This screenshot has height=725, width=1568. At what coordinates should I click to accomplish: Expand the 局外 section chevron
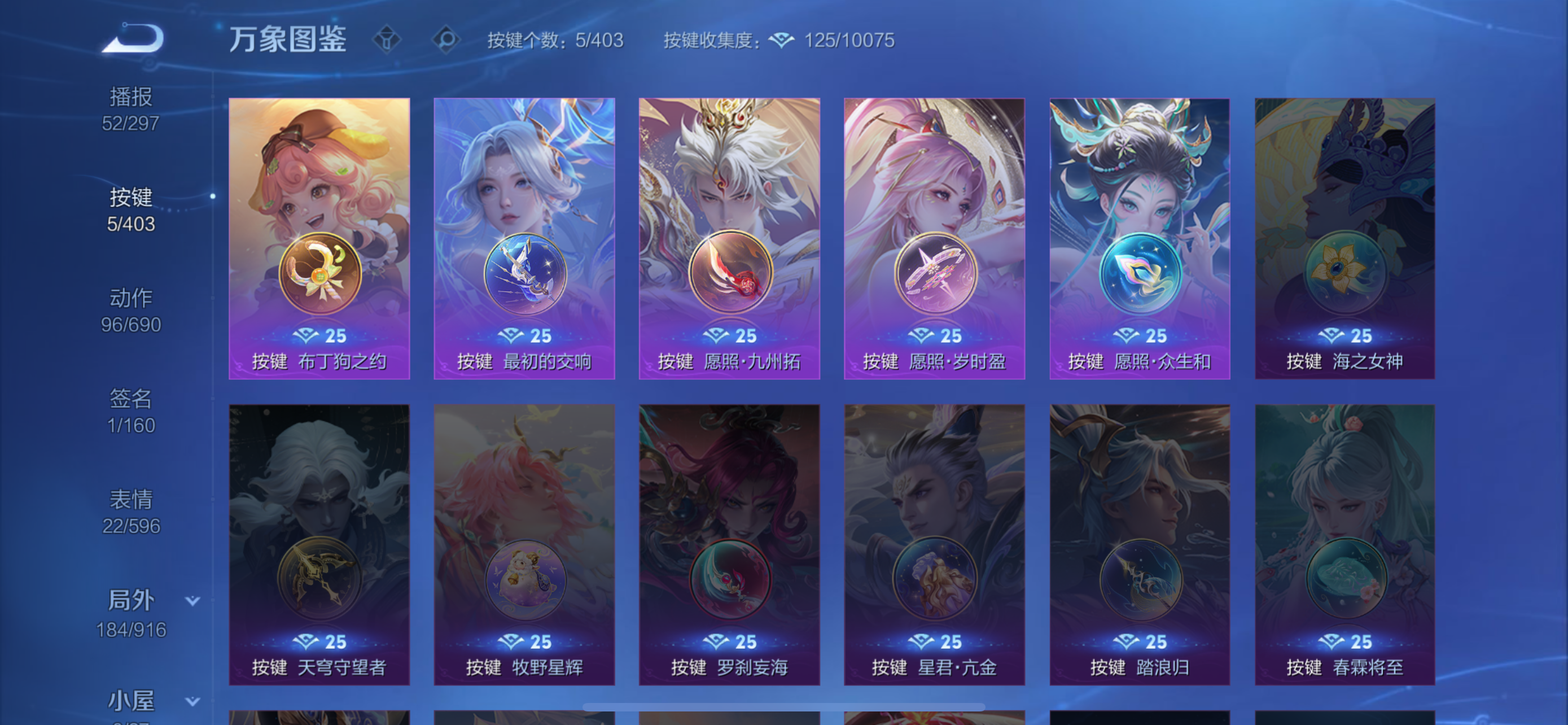click(192, 600)
